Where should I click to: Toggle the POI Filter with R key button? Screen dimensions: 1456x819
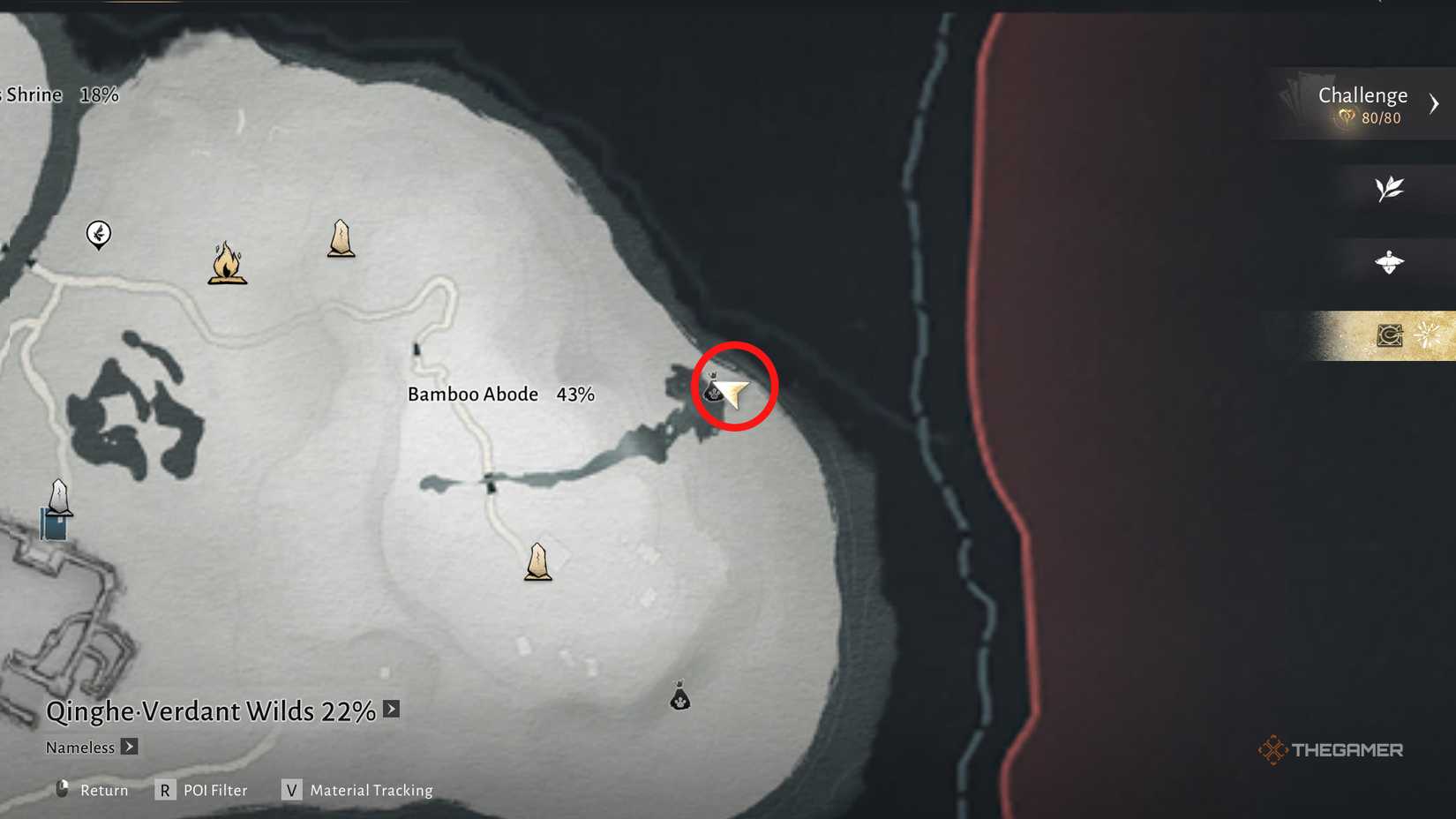click(165, 790)
